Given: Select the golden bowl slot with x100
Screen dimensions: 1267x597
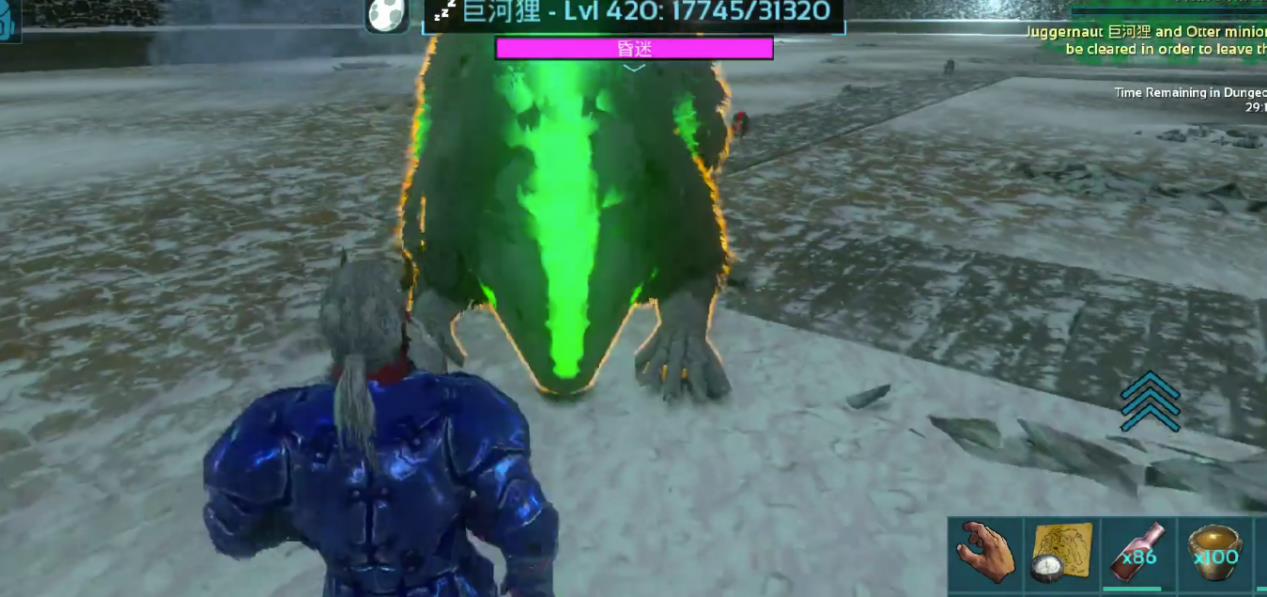Looking at the screenshot, I should (1213, 553).
